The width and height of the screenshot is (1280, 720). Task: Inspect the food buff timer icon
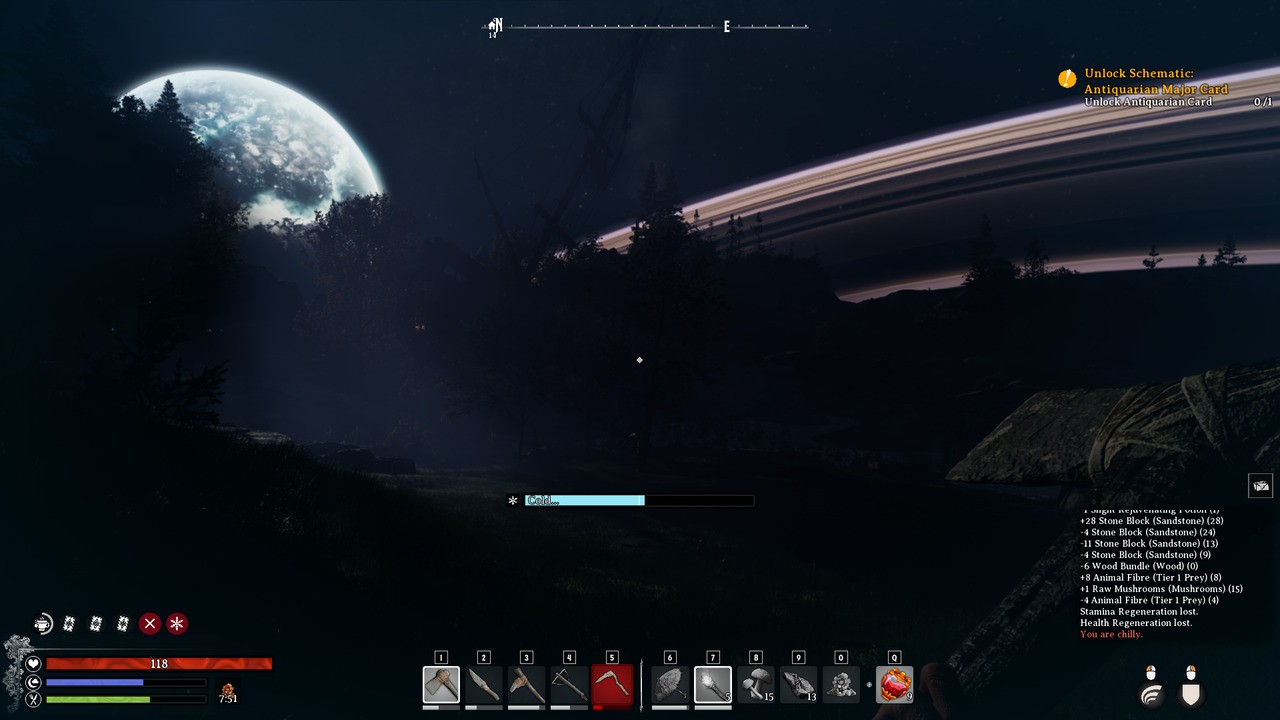[x=228, y=689]
